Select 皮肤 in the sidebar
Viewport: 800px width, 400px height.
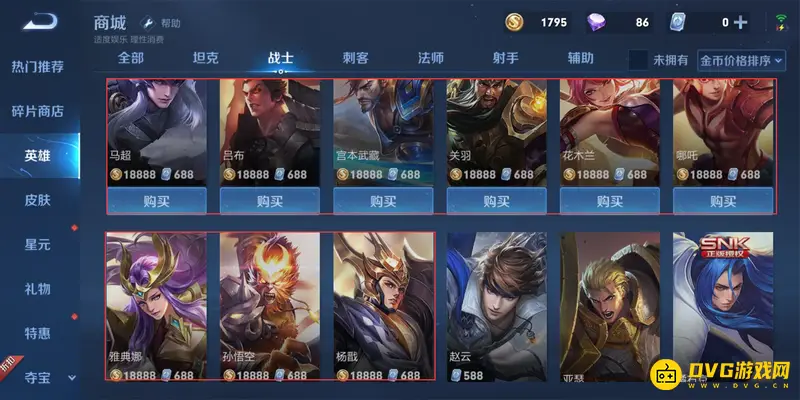coord(38,200)
